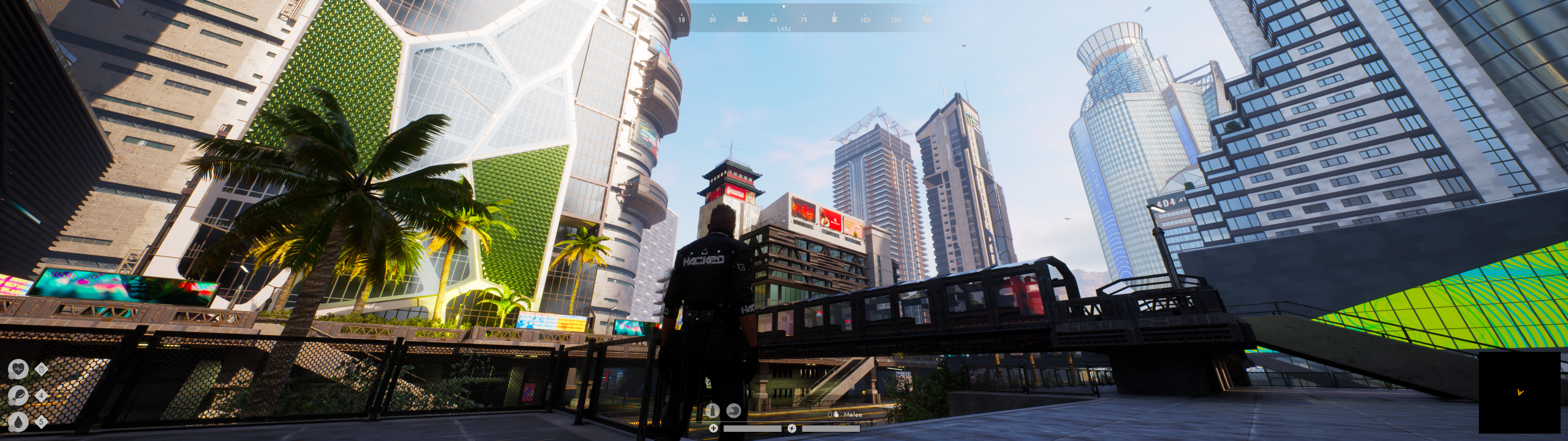Select the heart health item slot

18,369
